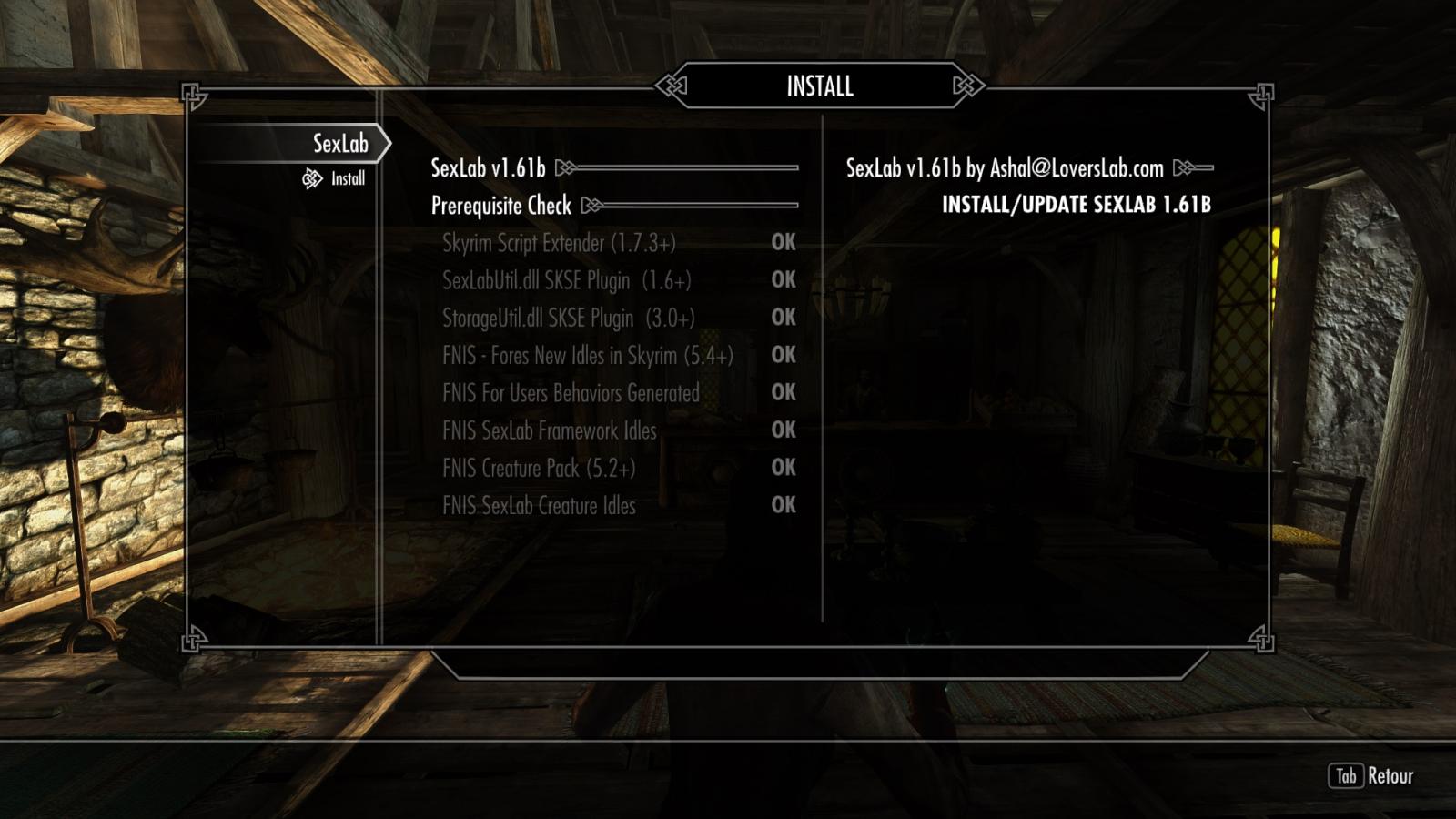Viewport: 1456px width, 819px height.
Task: Select the StorageUtil.dll SKSE Plugin row
Action: pos(568,318)
